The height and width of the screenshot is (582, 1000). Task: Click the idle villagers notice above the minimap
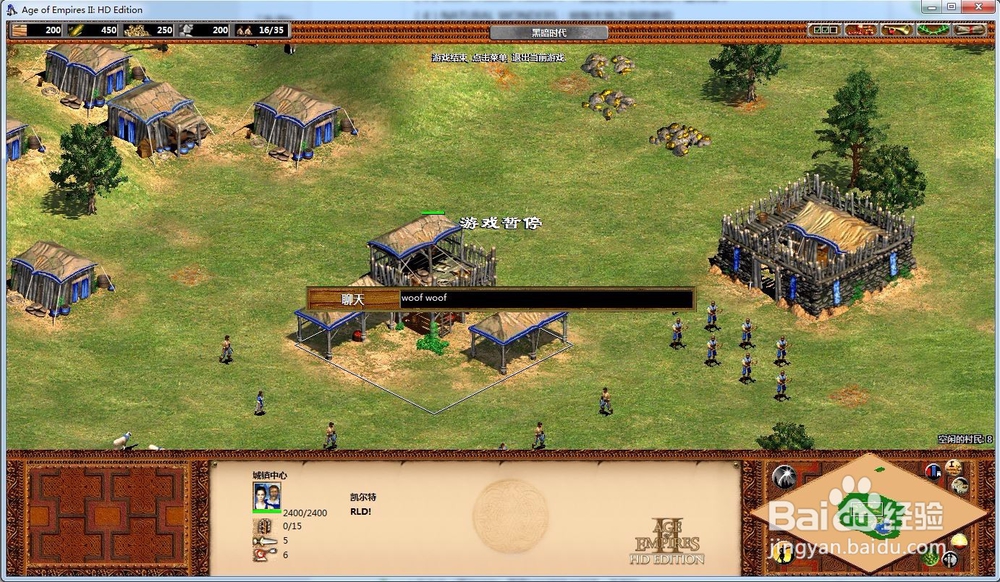pos(964,439)
